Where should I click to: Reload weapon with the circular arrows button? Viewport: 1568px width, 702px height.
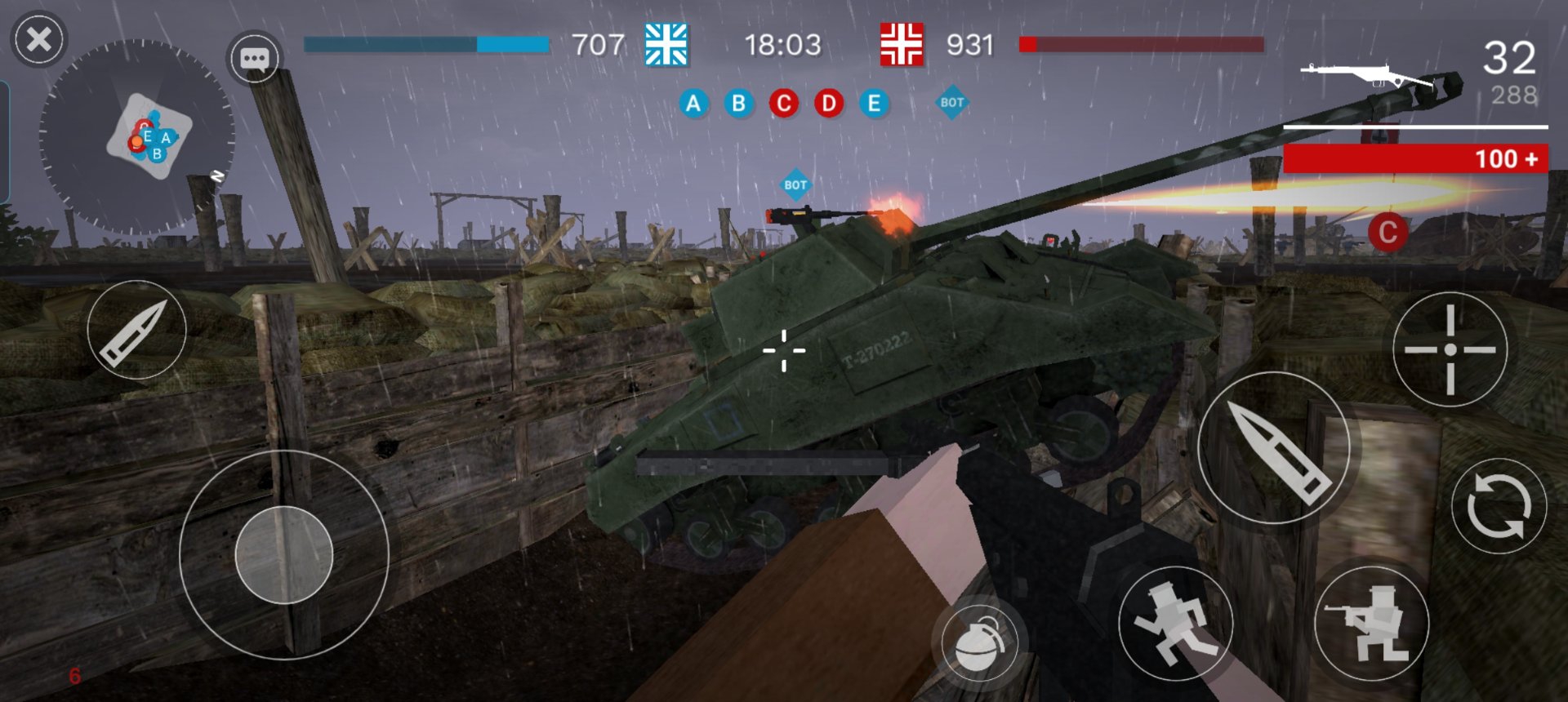(x=1499, y=506)
